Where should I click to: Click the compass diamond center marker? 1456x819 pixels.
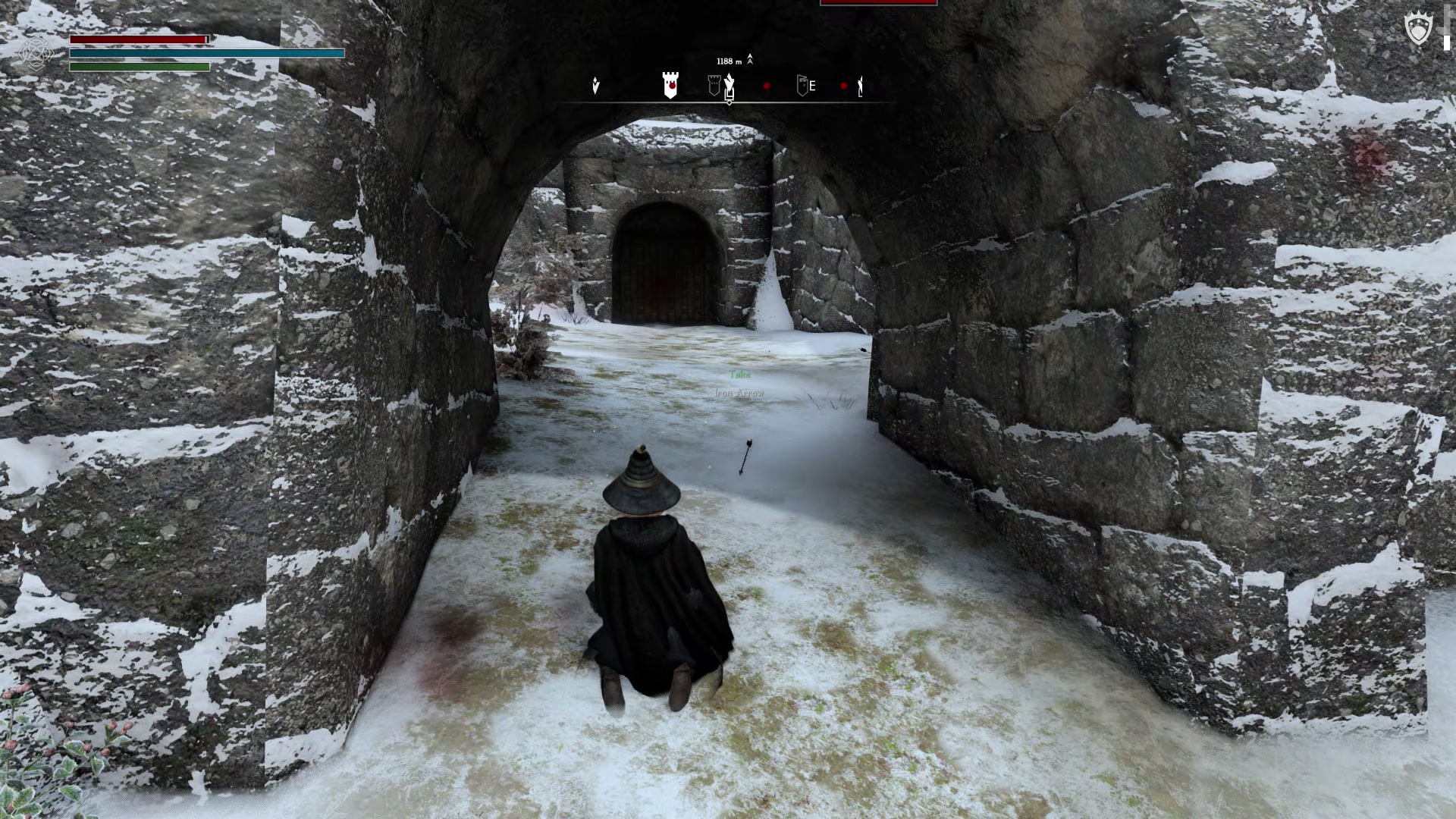coord(729,102)
